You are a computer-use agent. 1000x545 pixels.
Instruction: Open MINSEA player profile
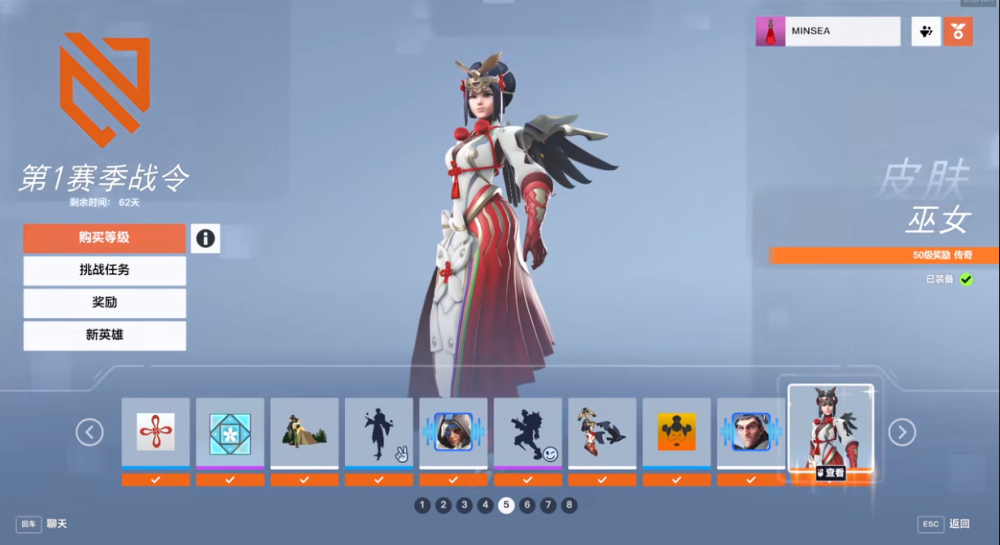click(828, 31)
